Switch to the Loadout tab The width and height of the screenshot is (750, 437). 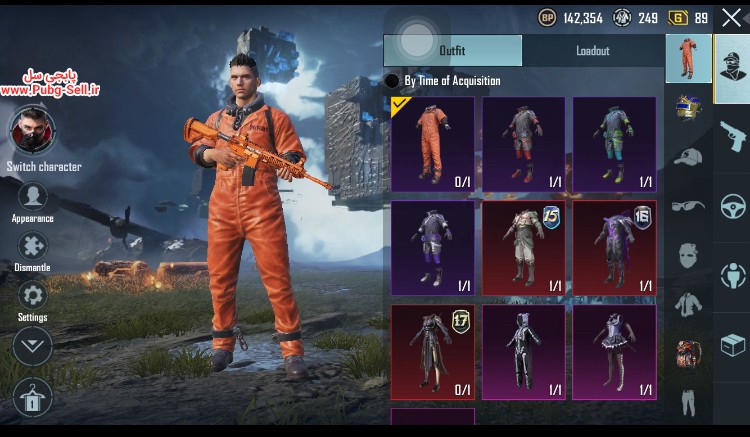[x=593, y=51]
